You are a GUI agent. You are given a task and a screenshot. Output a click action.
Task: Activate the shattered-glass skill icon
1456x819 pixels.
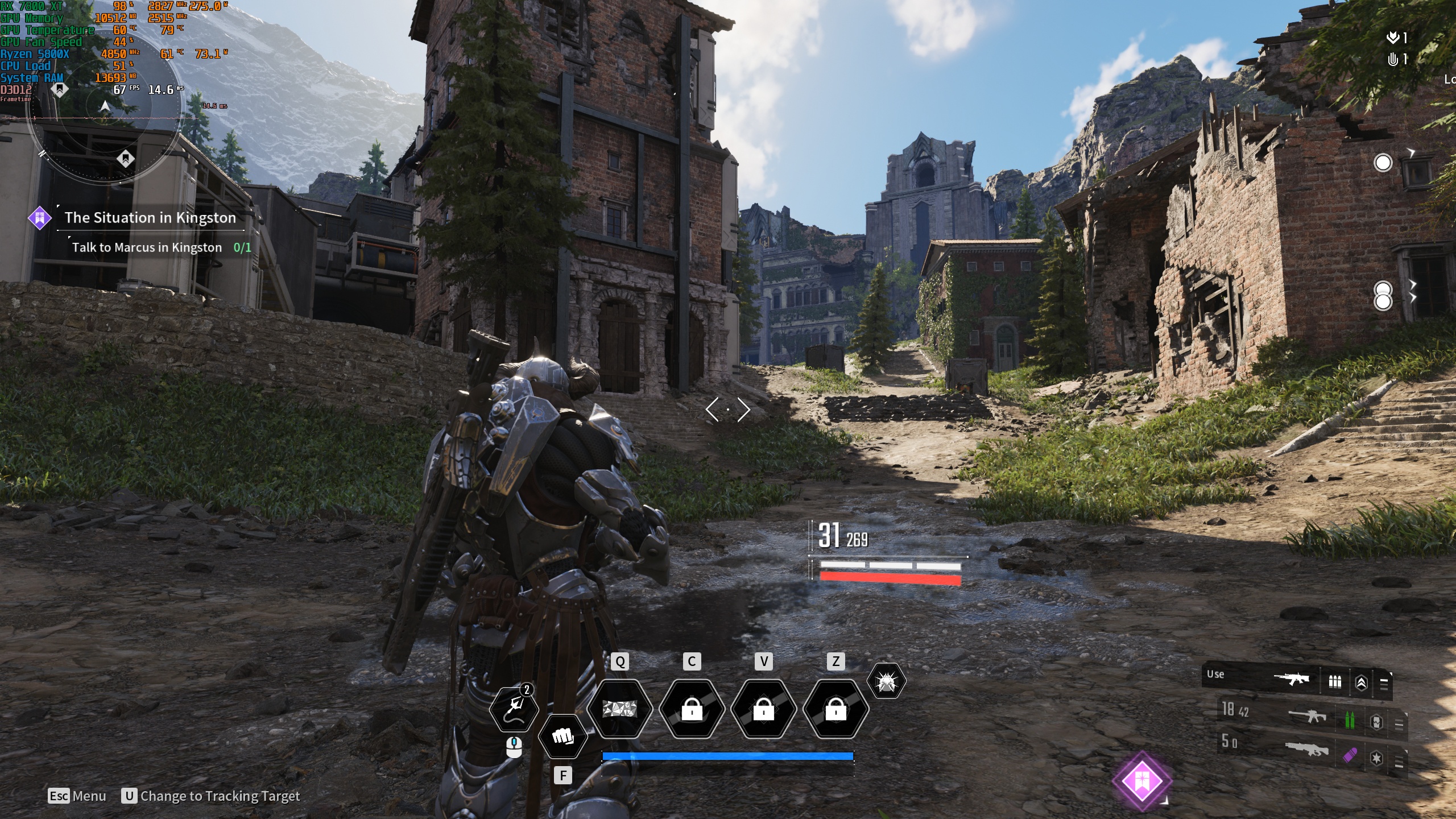[x=619, y=709]
